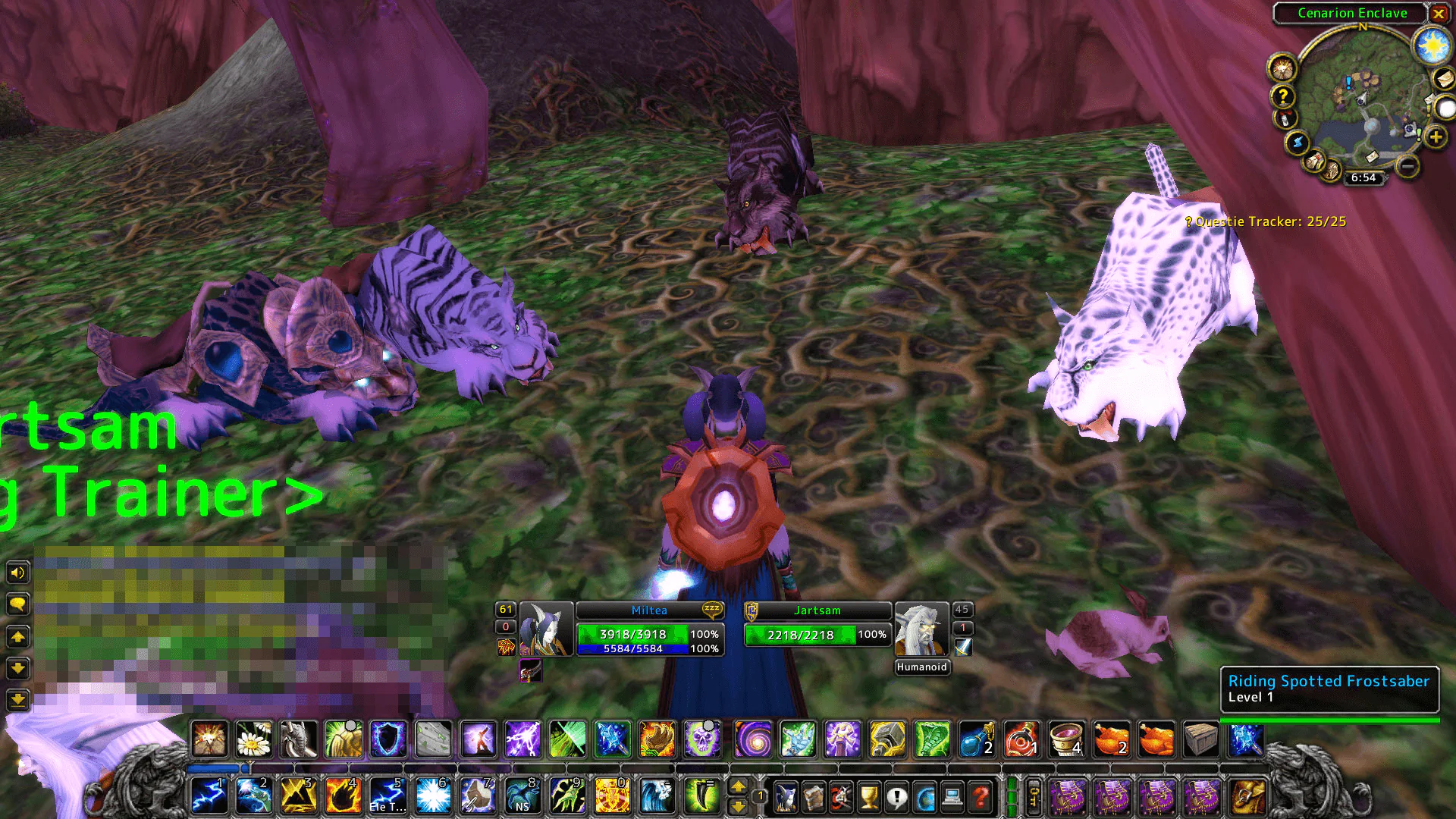The width and height of the screenshot is (1456, 819).
Task: Eat the roasted chicken food with count 2
Action: tap(1111, 739)
